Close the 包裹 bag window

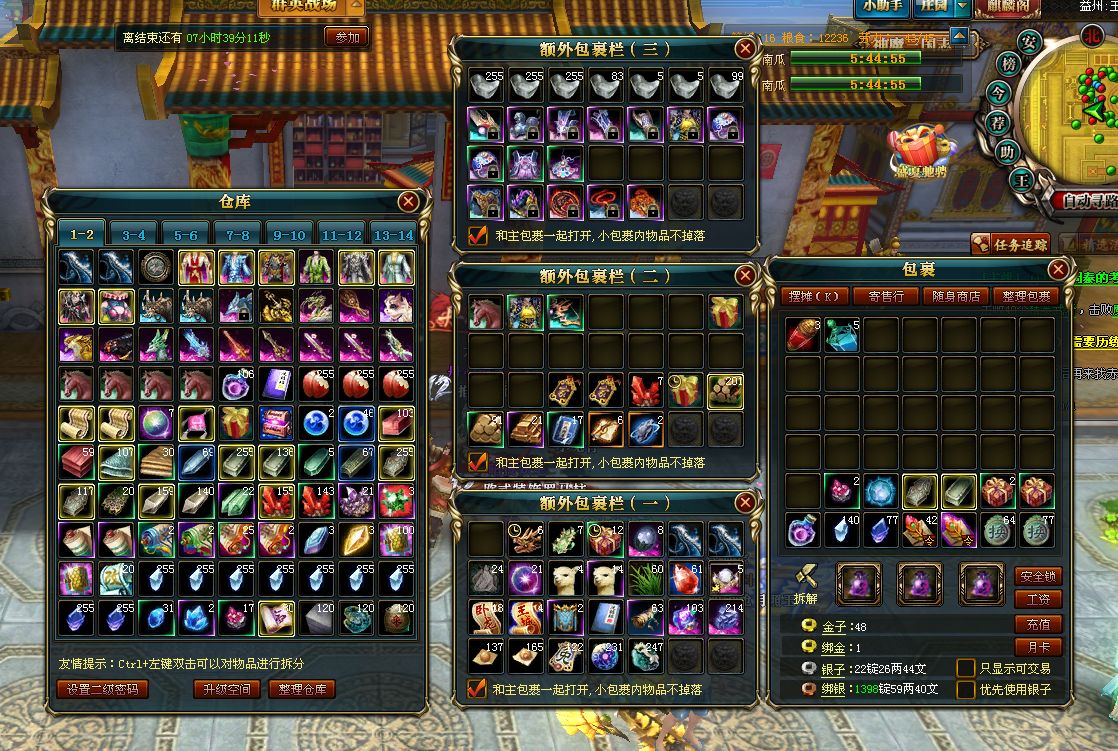(1058, 270)
